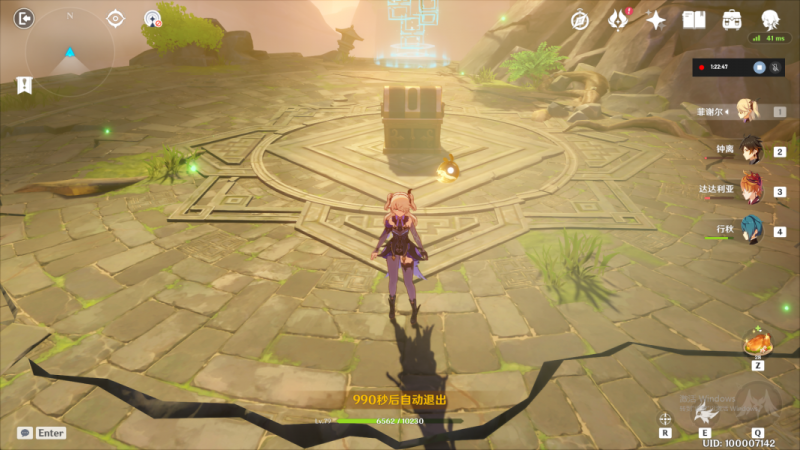Activate the raven elemental skill
Image resolution: width=800 pixels, height=450 pixels.
pyautogui.click(x=709, y=412)
